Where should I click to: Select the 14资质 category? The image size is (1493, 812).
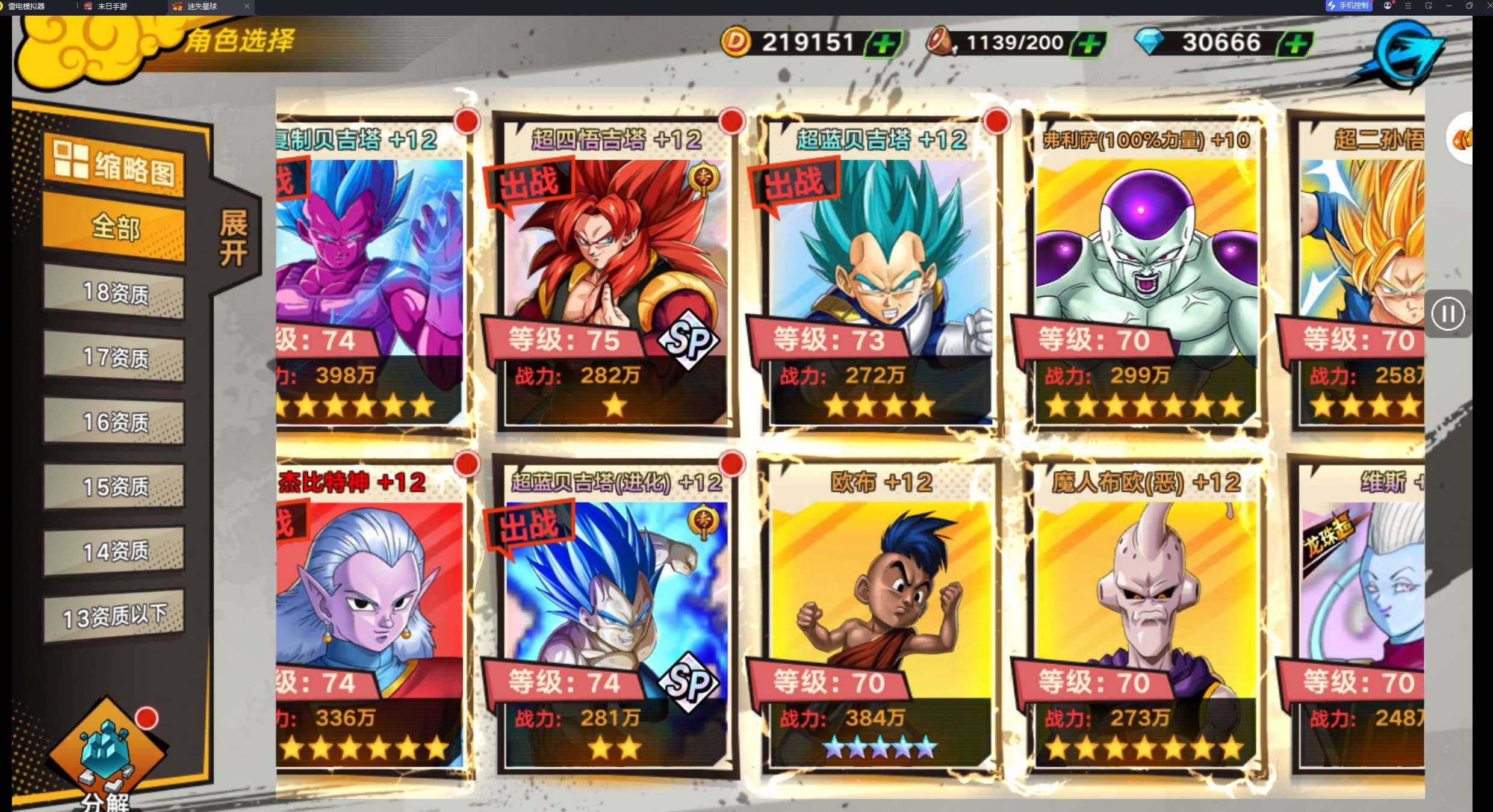[114, 551]
